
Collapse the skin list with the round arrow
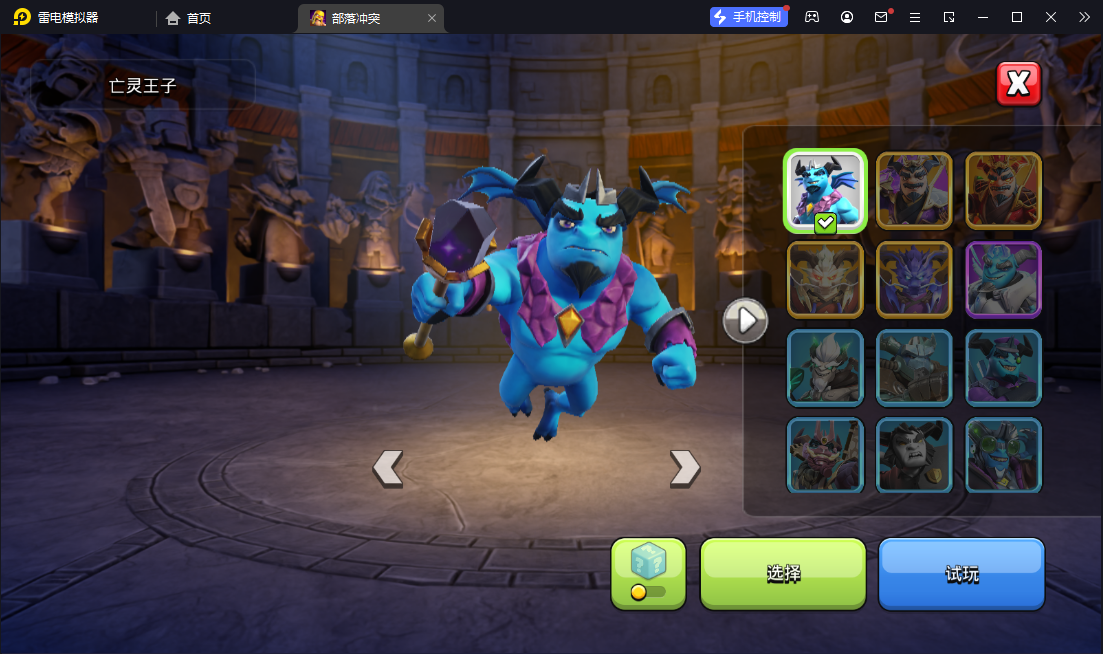(x=745, y=321)
